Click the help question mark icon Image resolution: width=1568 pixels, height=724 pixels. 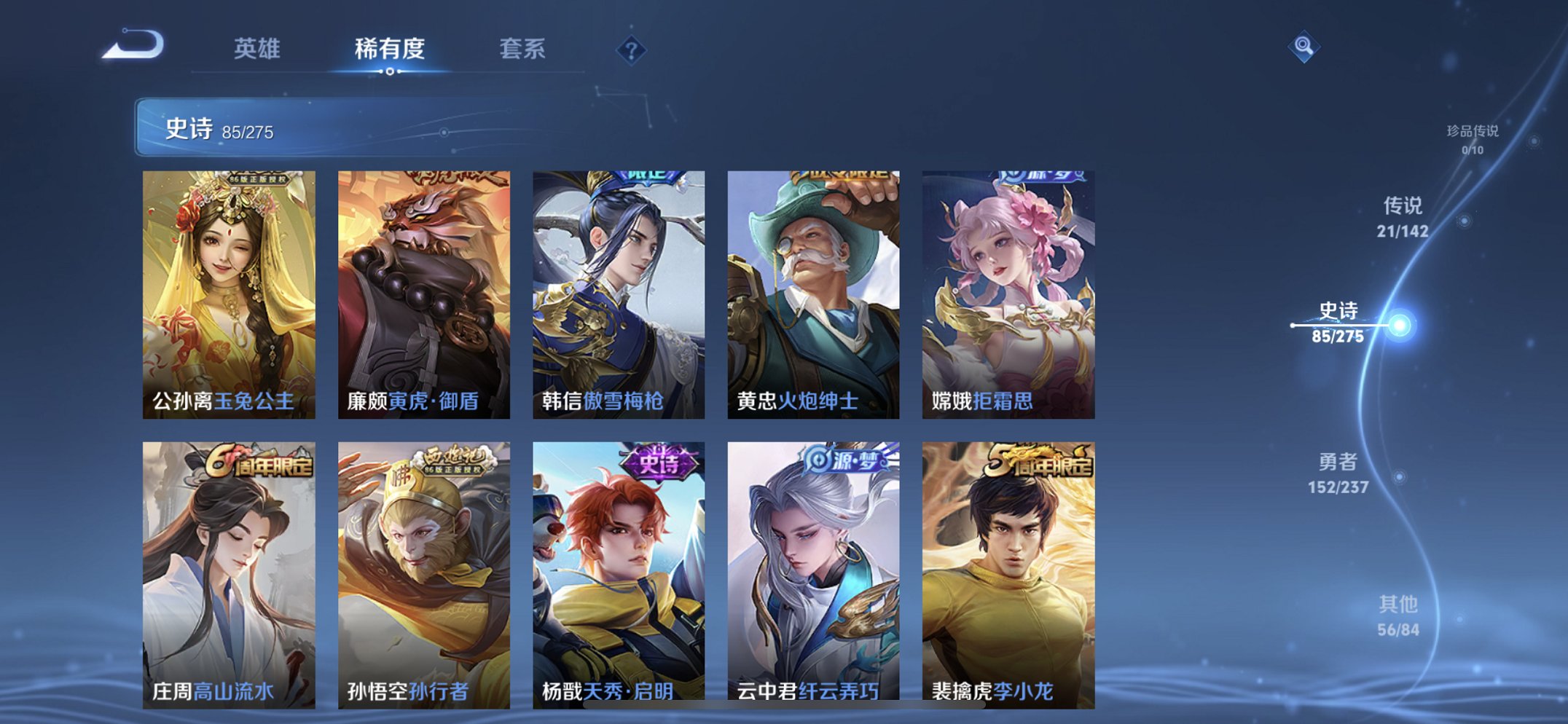point(631,50)
